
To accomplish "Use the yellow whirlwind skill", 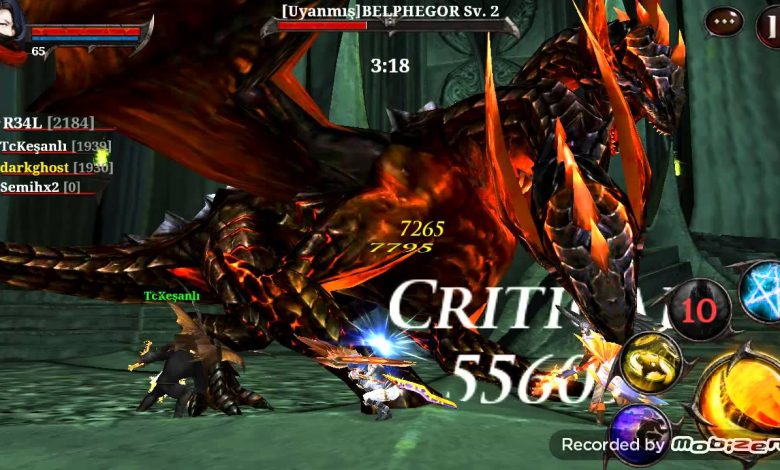I will click(x=651, y=362).
